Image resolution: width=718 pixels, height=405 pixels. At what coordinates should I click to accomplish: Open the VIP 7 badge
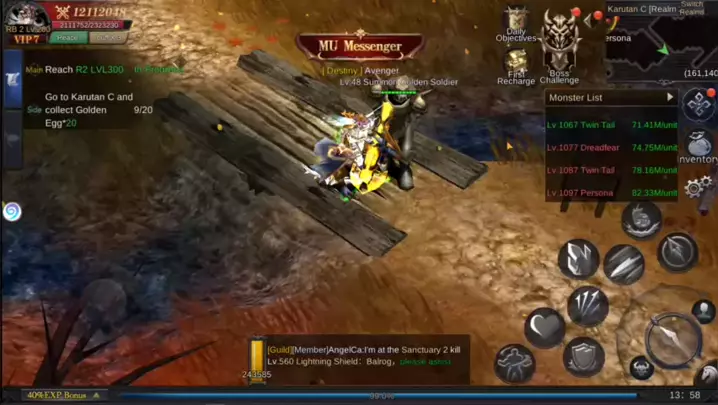(24, 39)
